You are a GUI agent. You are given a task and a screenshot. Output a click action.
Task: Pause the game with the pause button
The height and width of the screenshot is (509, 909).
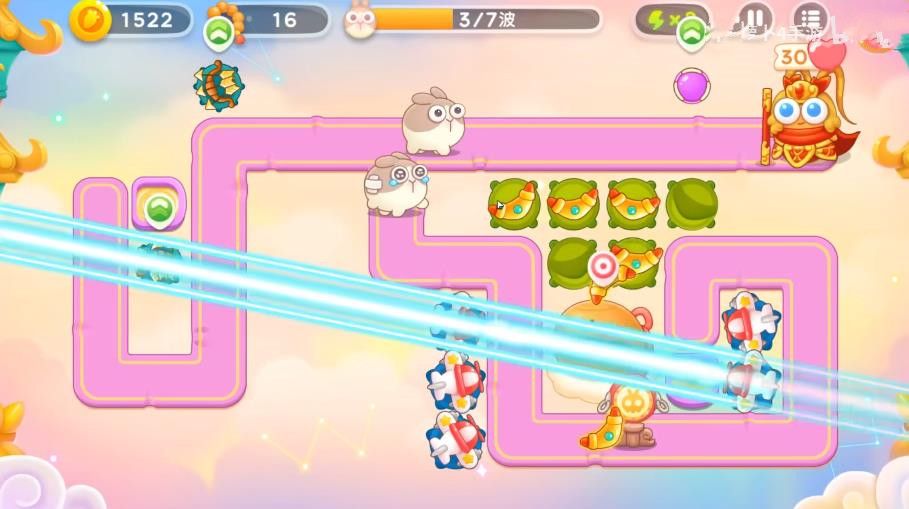[x=756, y=19]
